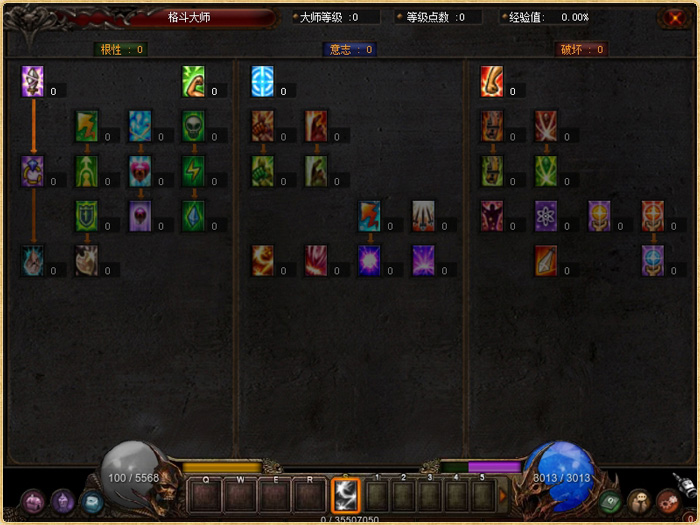700x525 pixels.
Task: Select the purple starburst skill icon
Action: 369,260
